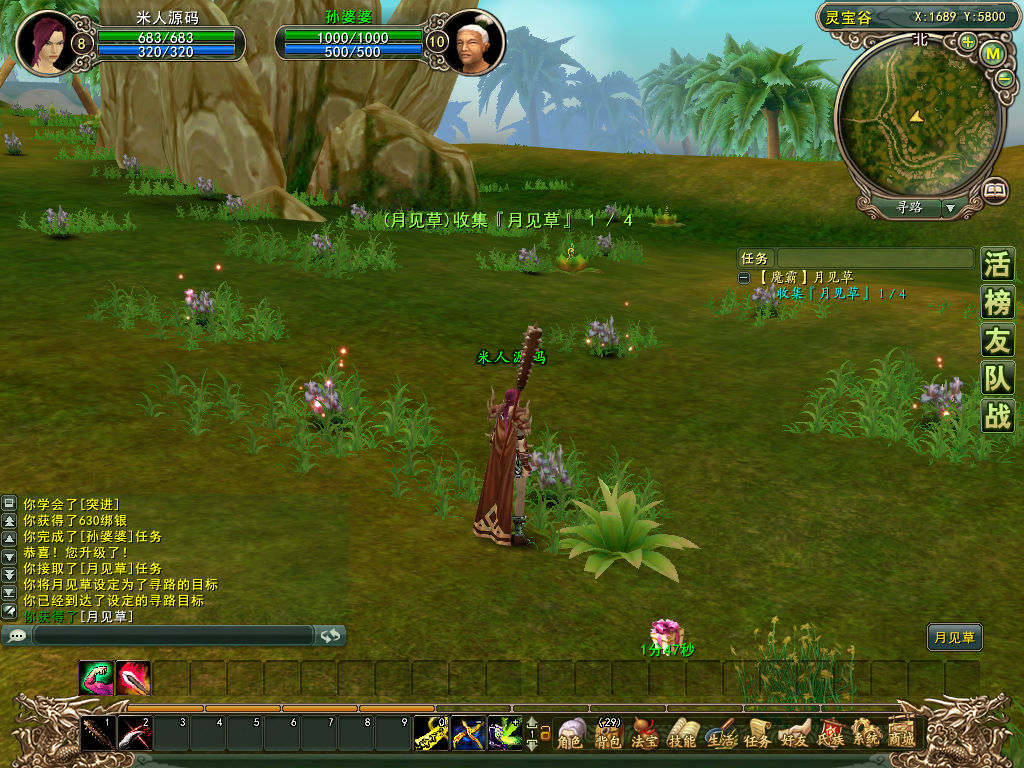Activate the flexing arm skill icon
The height and width of the screenshot is (768, 1024).
[x=96, y=678]
